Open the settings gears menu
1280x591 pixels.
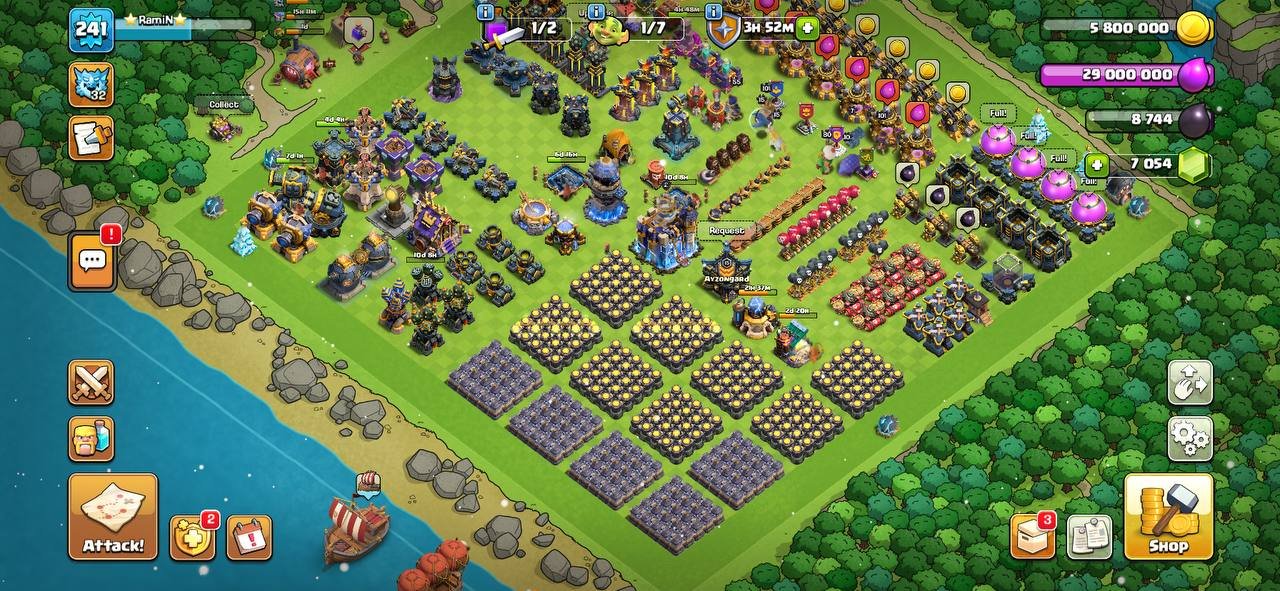coord(1190,438)
